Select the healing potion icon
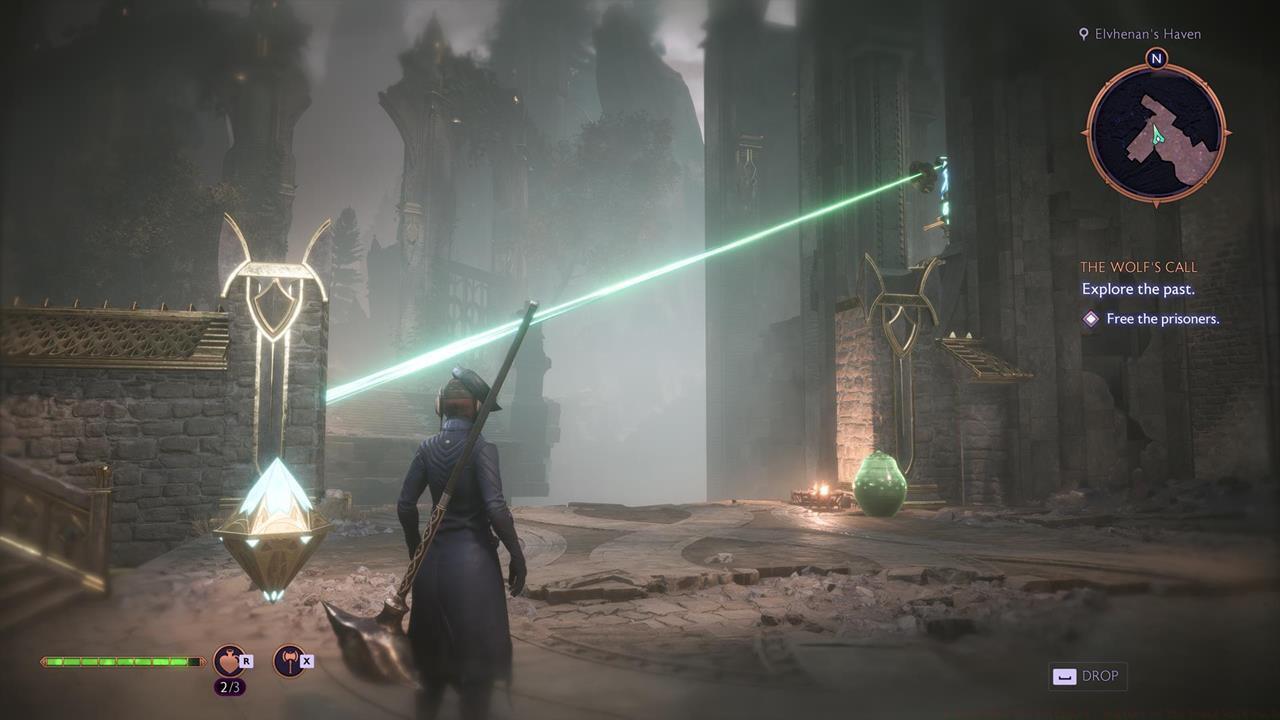Image resolution: width=1280 pixels, height=720 pixels. (229, 661)
